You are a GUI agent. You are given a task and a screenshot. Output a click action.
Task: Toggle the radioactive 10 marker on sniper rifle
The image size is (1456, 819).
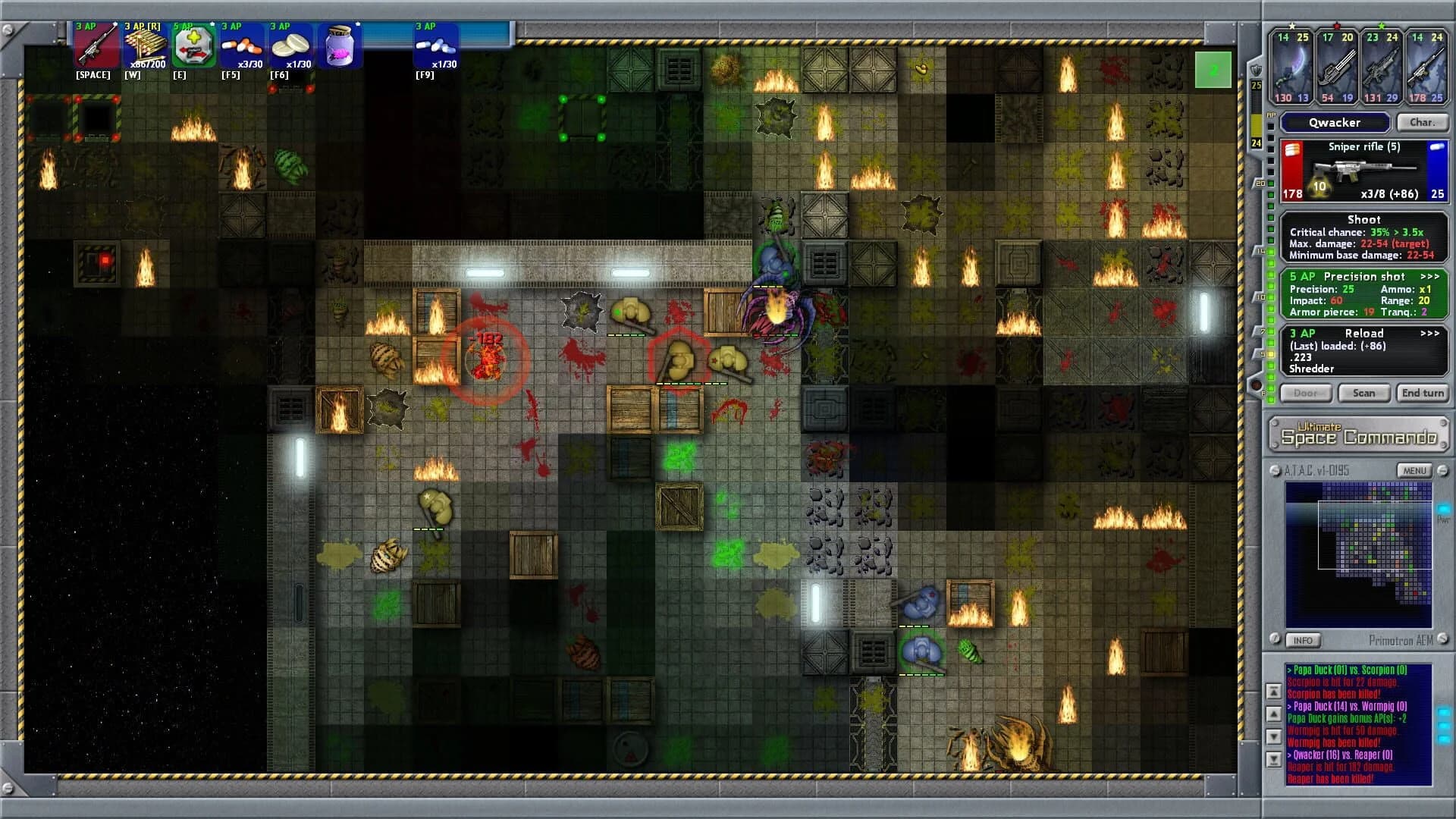coord(1318,186)
